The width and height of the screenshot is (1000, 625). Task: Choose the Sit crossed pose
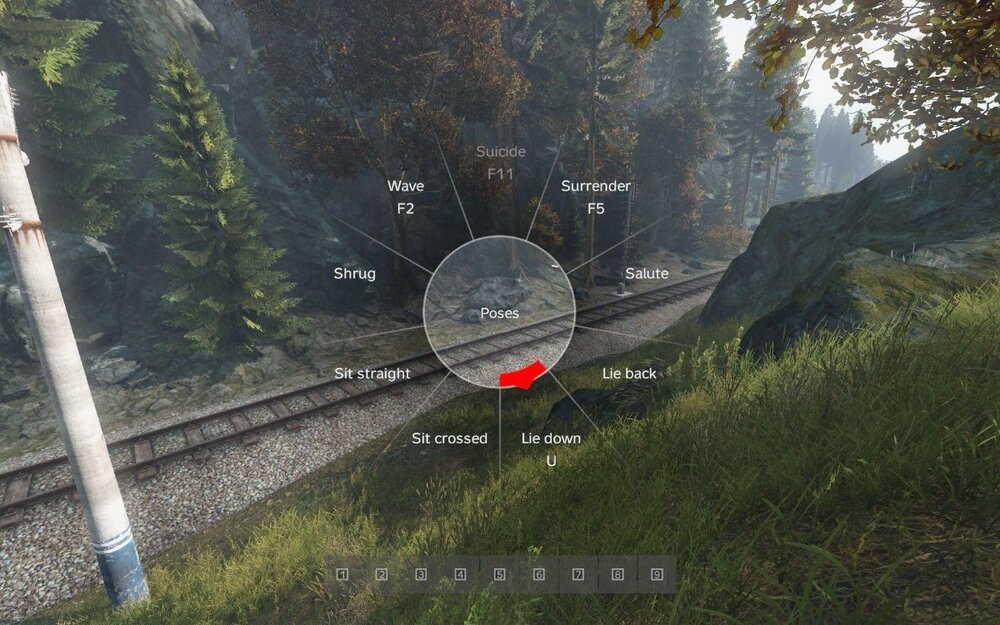click(449, 438)
